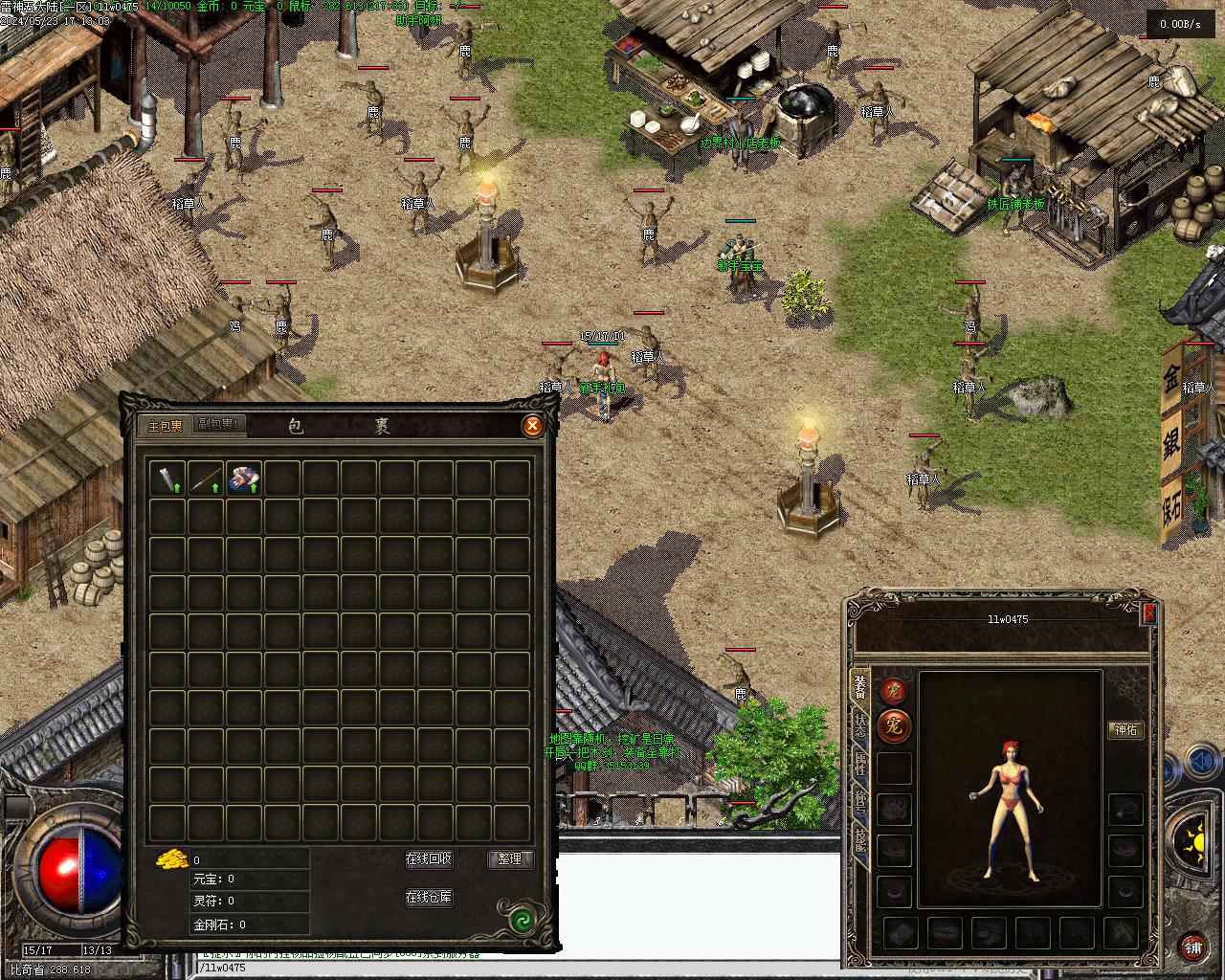Image resolution: width=1225 pixels, height=980 pixels.
Task: Switch to the 主包裹 tab
Action: pos(165,426)
